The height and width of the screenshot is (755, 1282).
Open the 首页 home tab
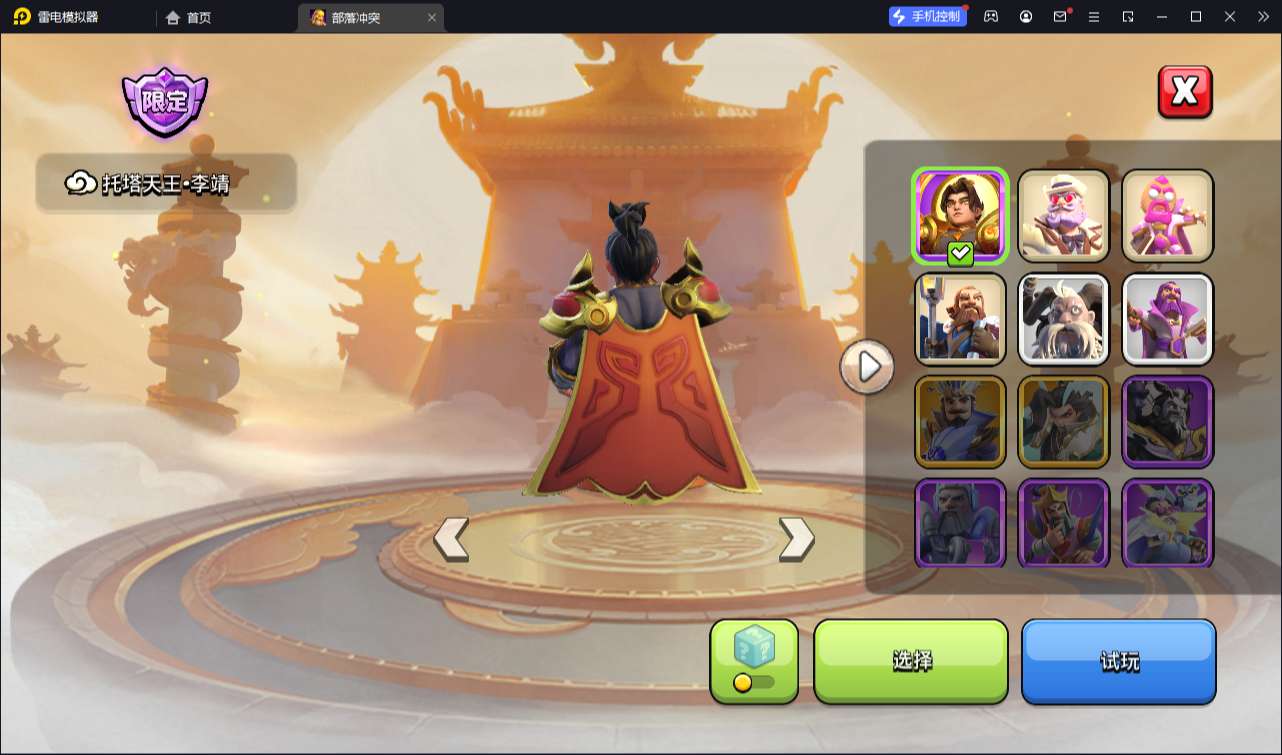[189, 17]
